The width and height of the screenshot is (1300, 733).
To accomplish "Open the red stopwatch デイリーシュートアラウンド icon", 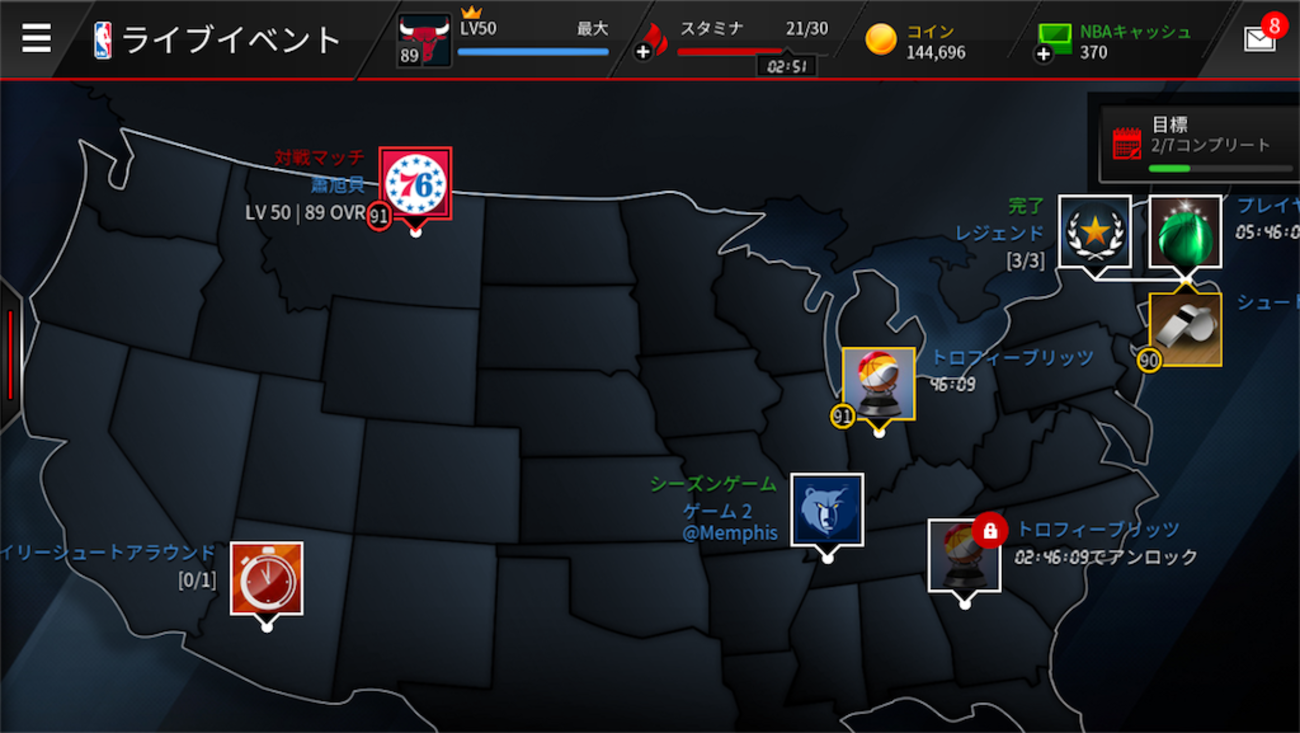I will [x=265, y=580].
